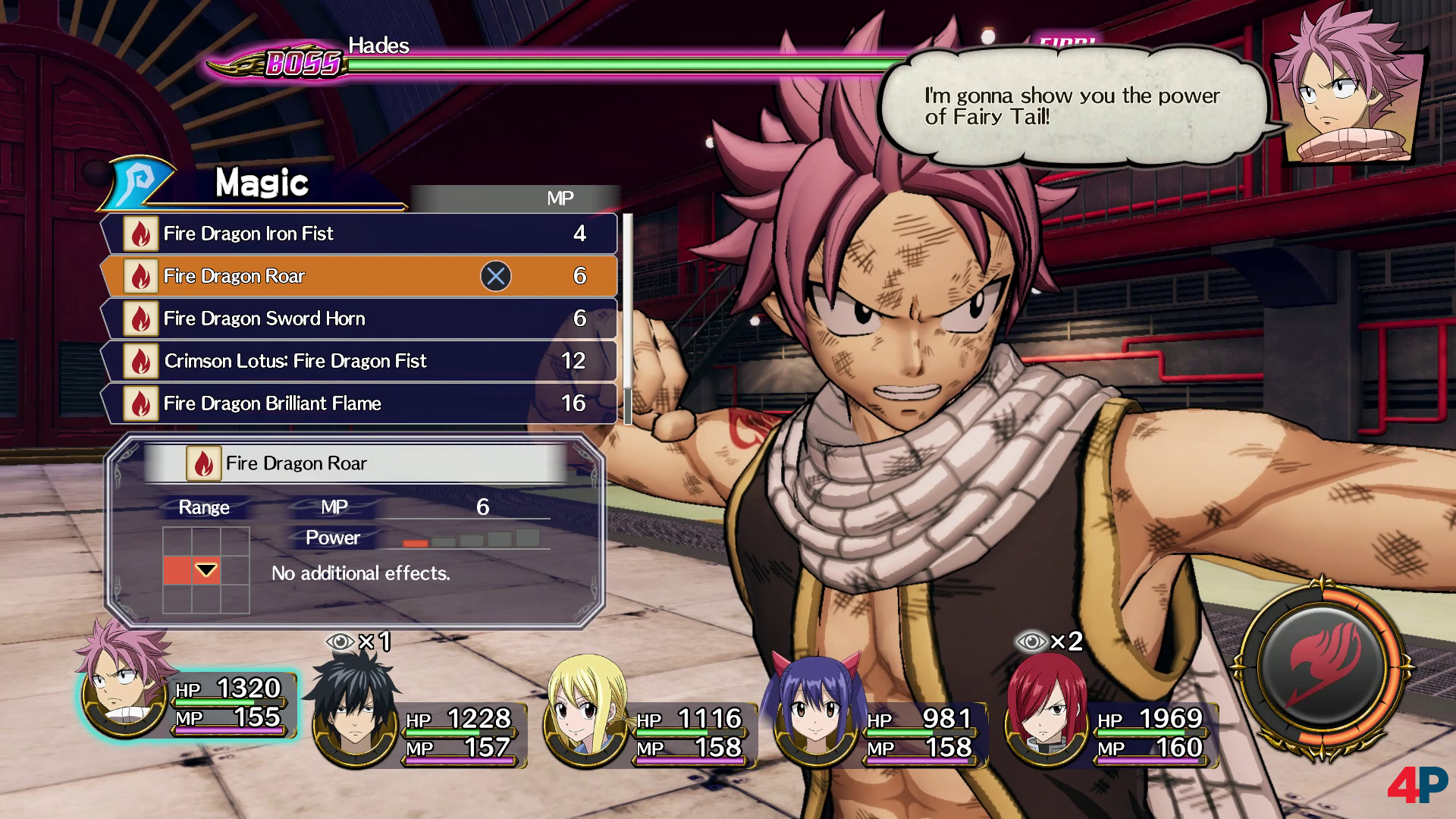Click the magic list scrollbar

tap(627, 318)
